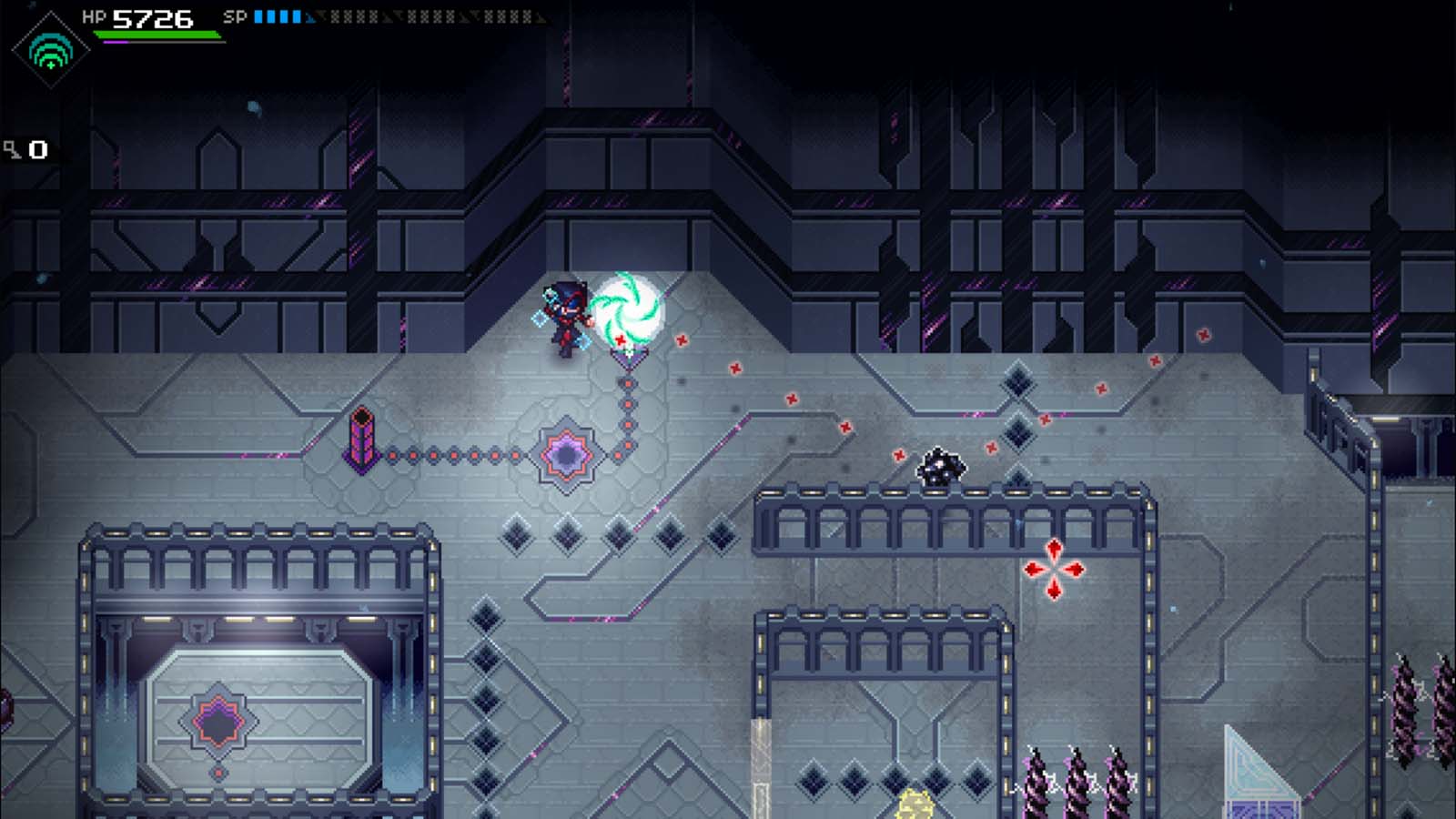Screen dimensions: 1456x819
Task: Click the pink energy pillar on the left walkway
Action: pyautogui.click(x=362, y=440)
